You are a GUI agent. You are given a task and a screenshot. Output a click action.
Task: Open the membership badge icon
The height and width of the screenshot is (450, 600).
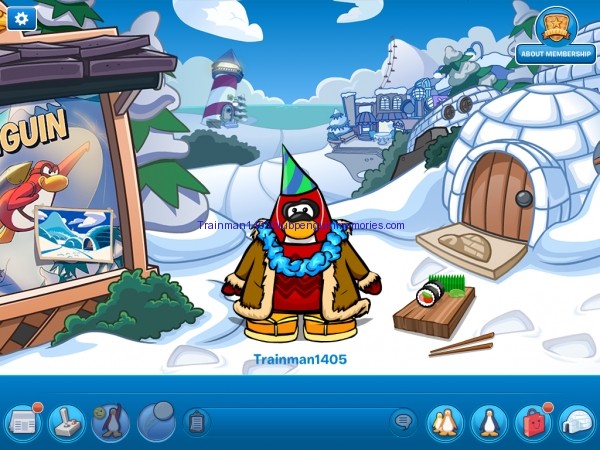[555, 24]
